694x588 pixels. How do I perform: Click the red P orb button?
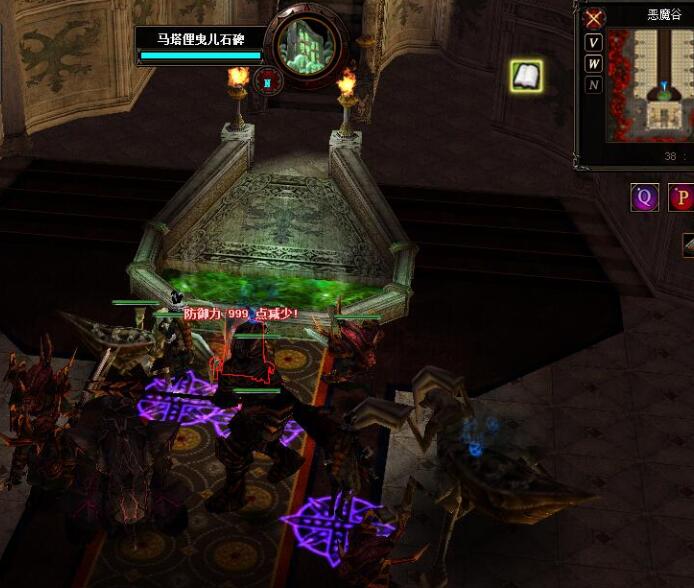pos(683,197)
